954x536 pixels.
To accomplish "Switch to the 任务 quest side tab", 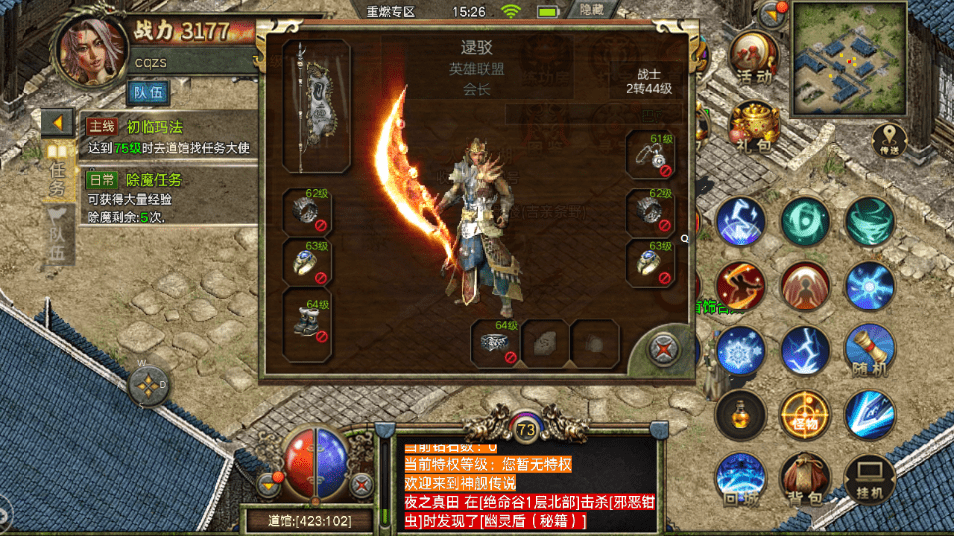I will point(58,172).
